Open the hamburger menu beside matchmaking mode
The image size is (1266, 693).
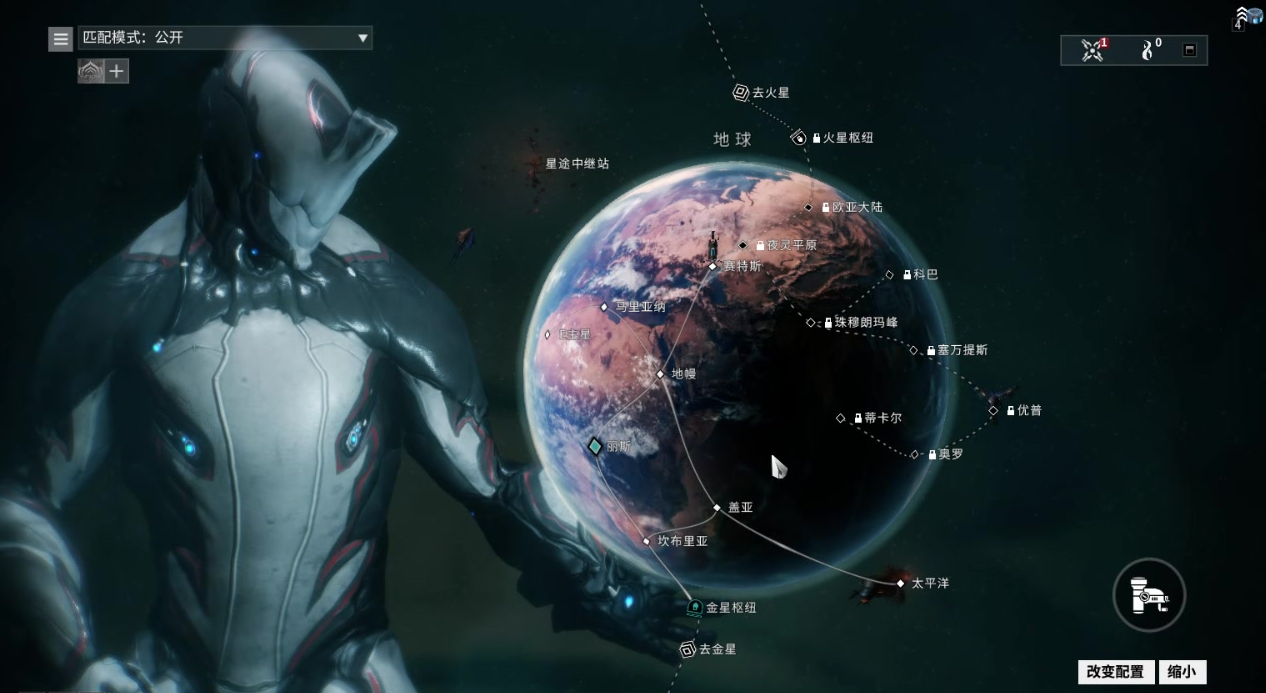coord(61,39)
